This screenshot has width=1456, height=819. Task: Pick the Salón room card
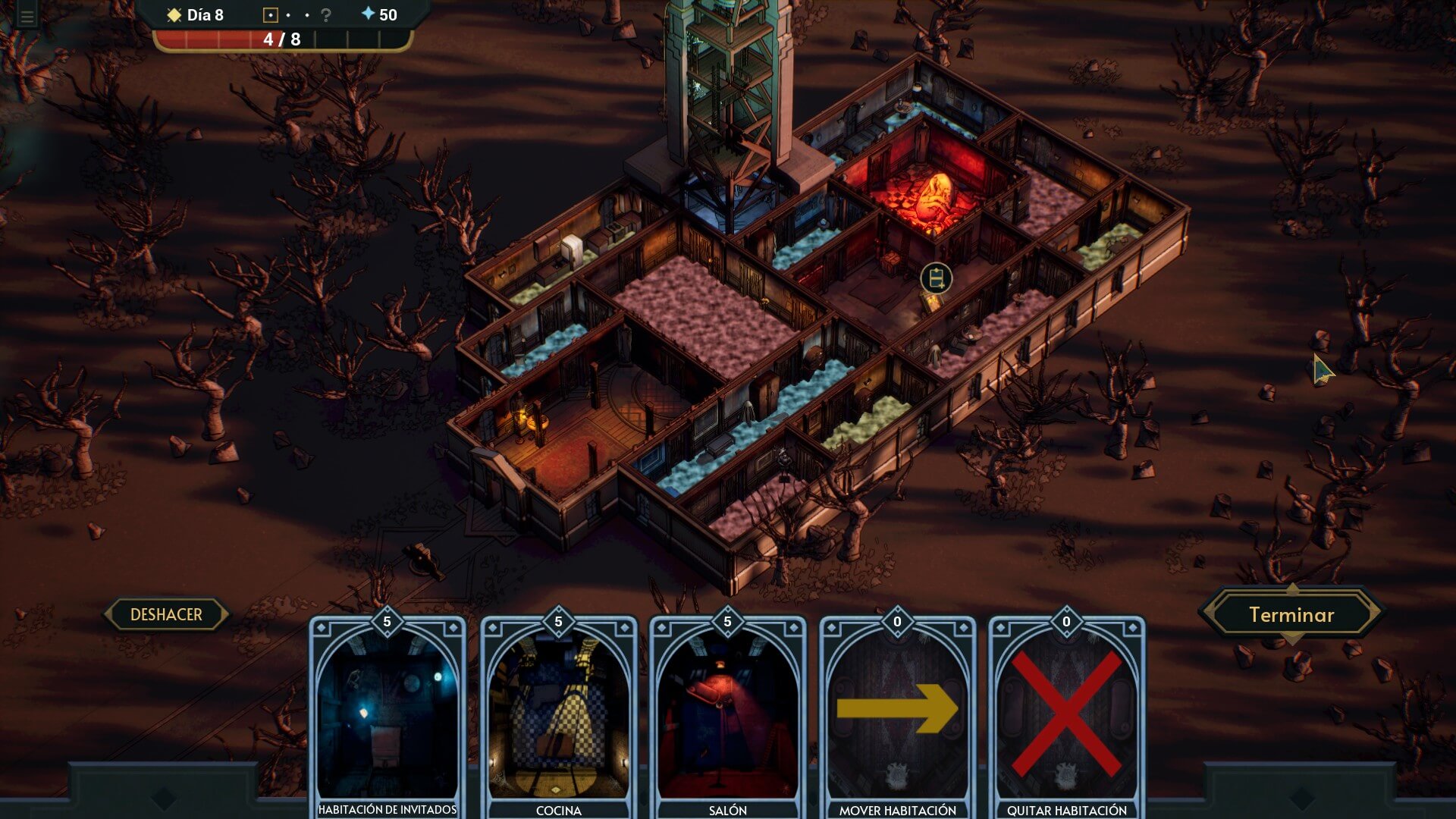point(727,717)
